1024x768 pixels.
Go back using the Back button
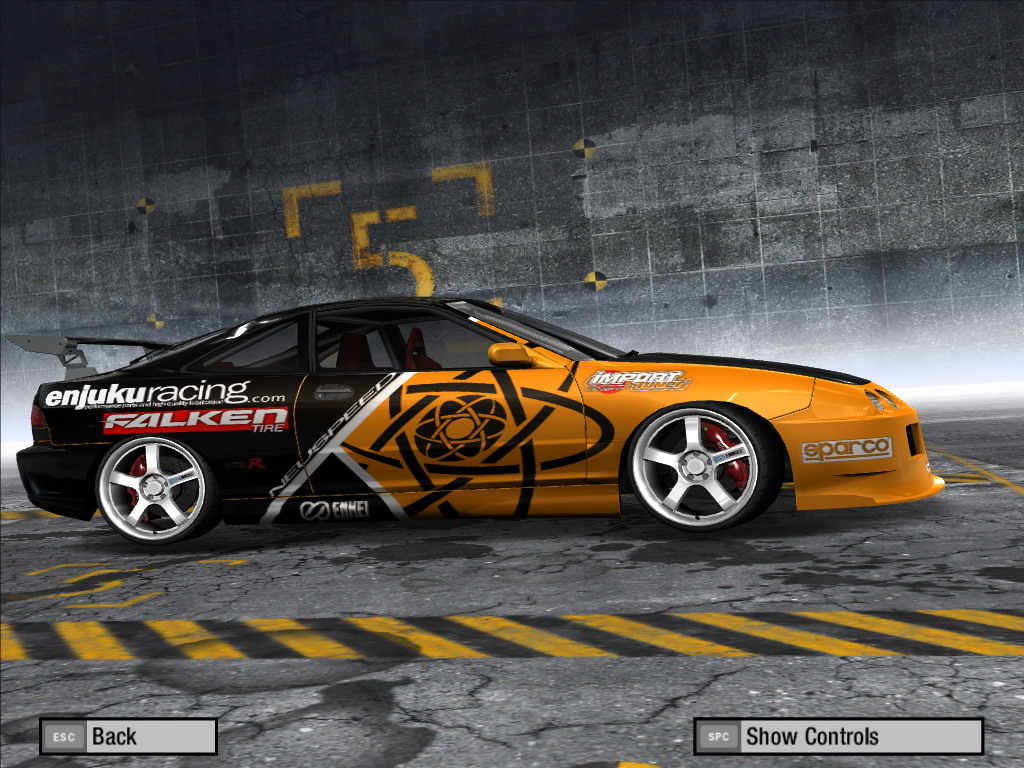(128, 737)
